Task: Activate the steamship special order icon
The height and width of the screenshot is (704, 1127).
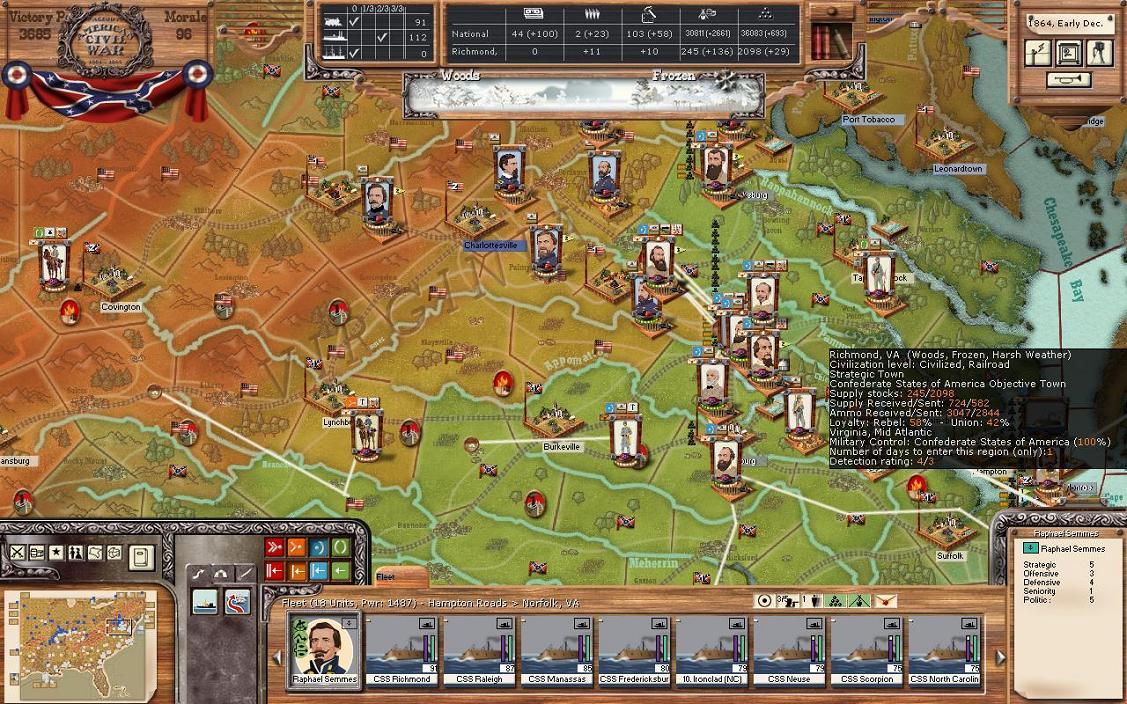Action: (205, 601)
